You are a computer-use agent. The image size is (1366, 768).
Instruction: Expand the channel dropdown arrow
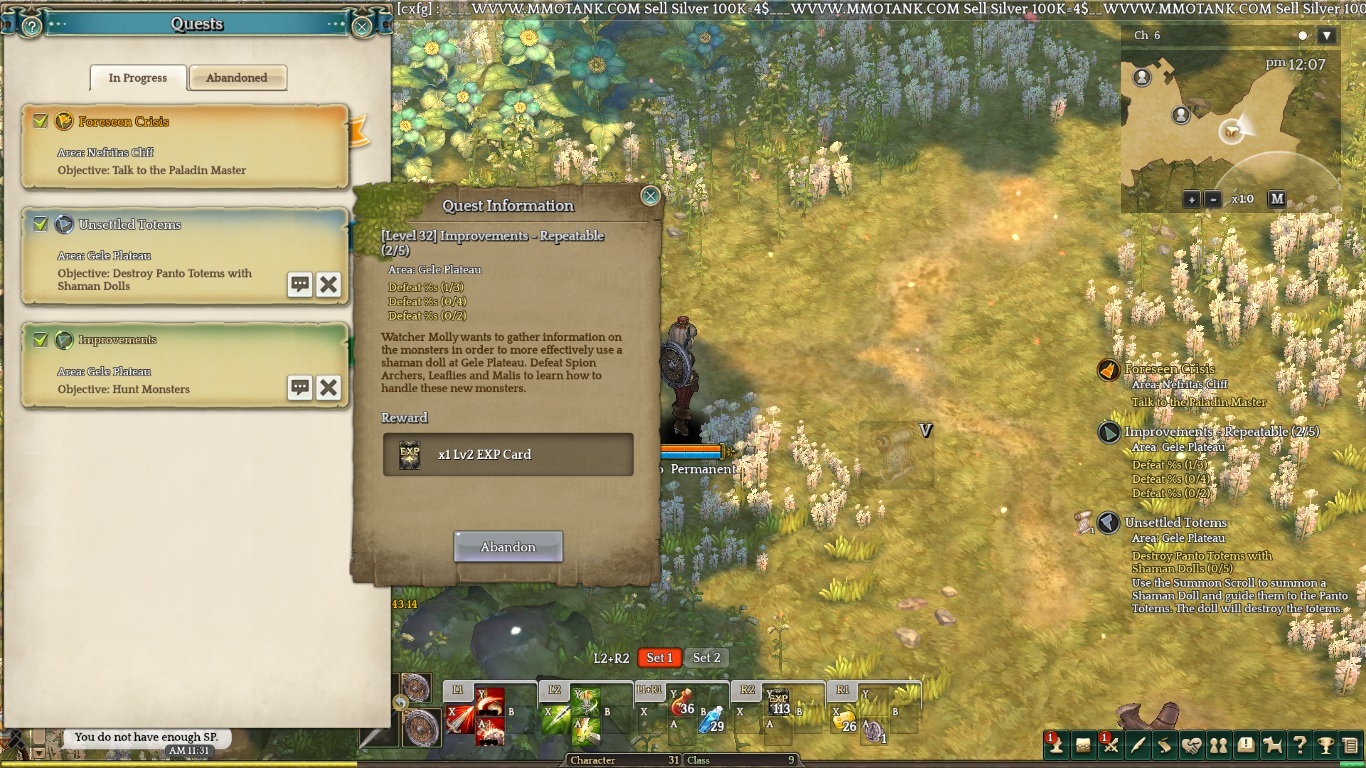(x=1327, y=36)
